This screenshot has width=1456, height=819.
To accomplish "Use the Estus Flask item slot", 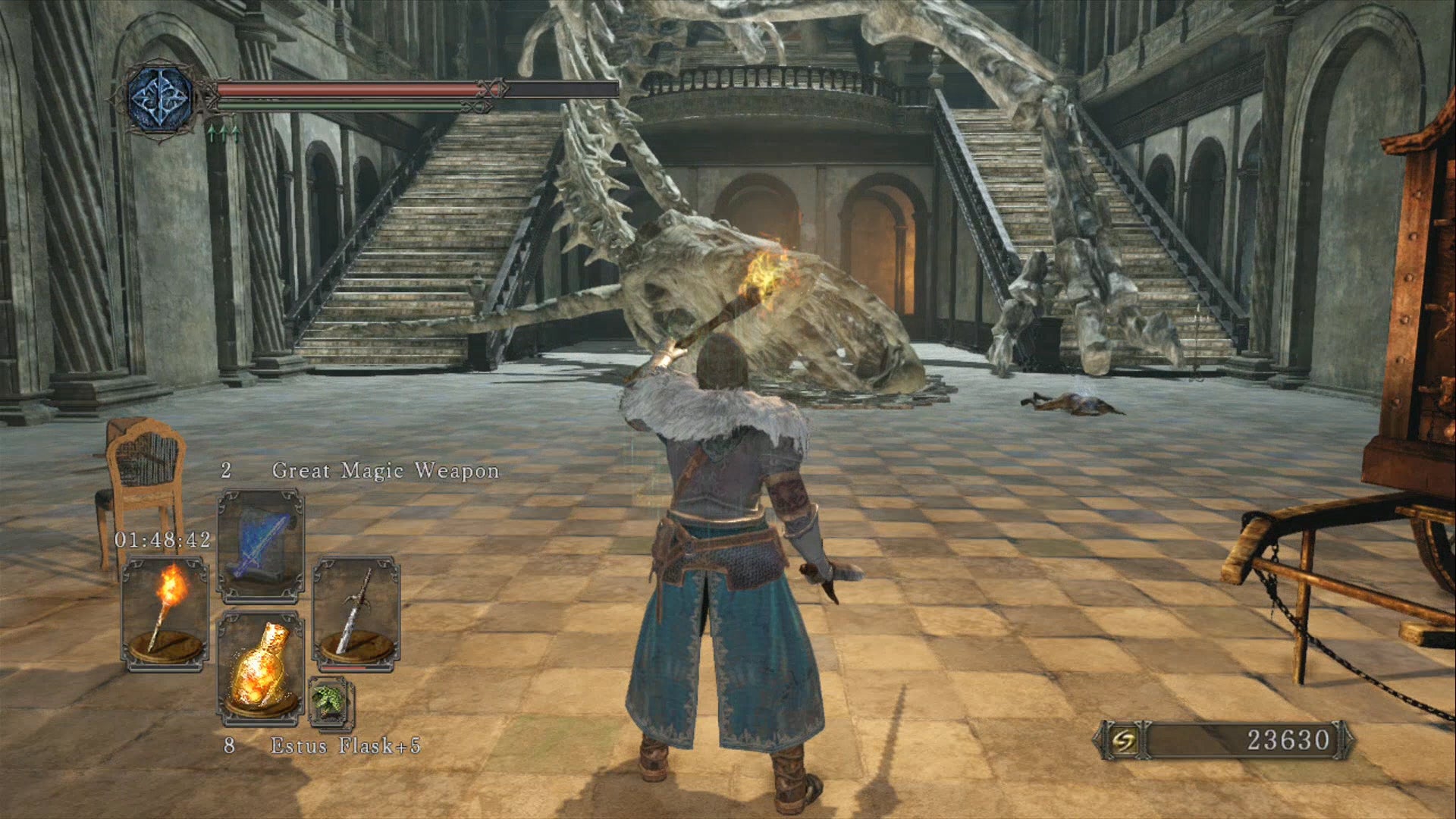I will click(x=261, y=667).
